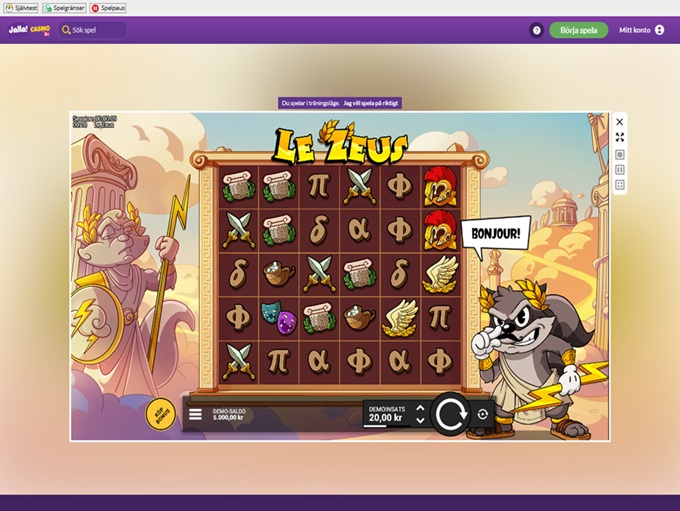Increase the bet with the up arrow
The image size is (680, 511).
pos(420,408)
